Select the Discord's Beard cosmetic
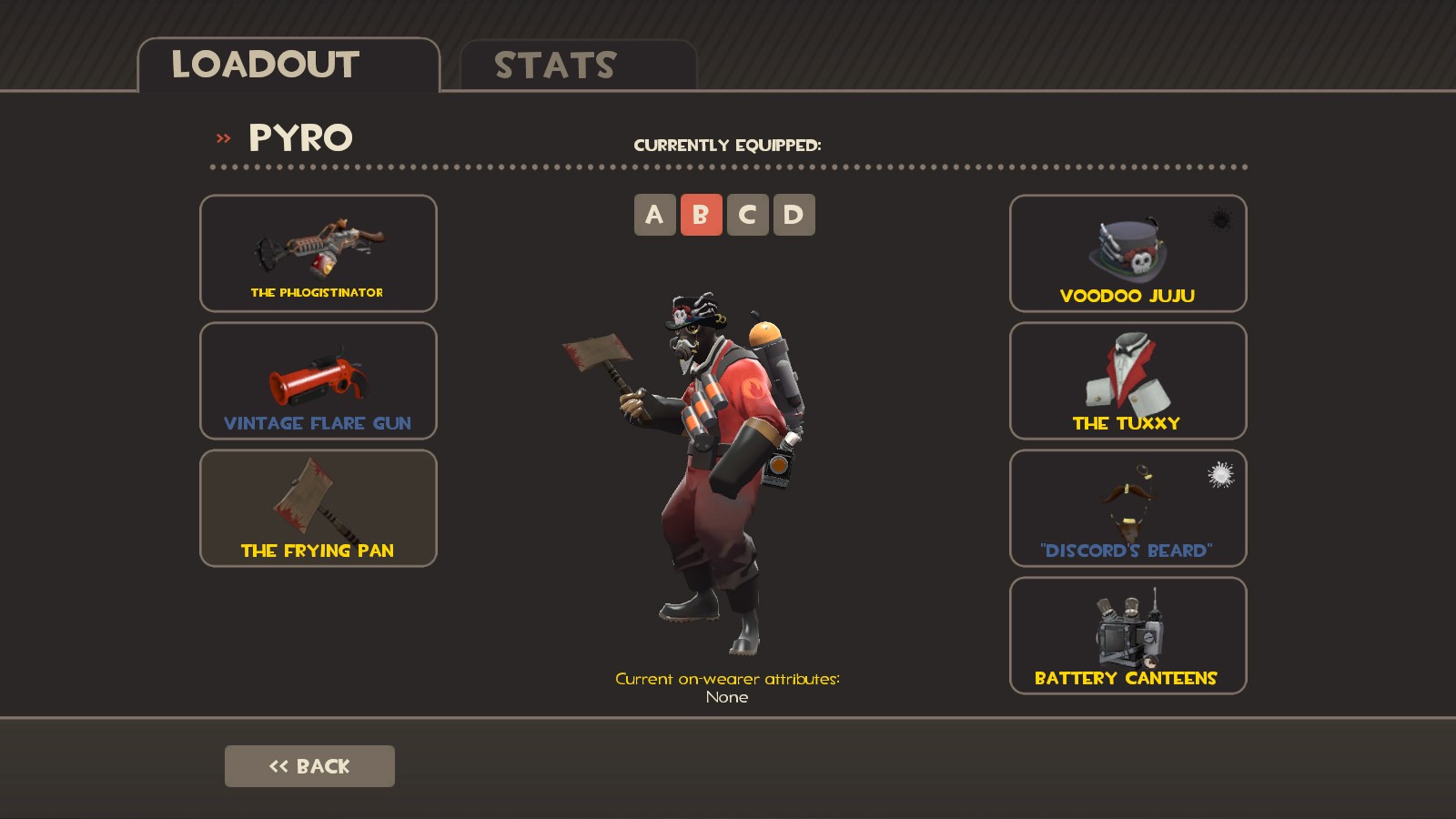 (x=1127, y=509)
